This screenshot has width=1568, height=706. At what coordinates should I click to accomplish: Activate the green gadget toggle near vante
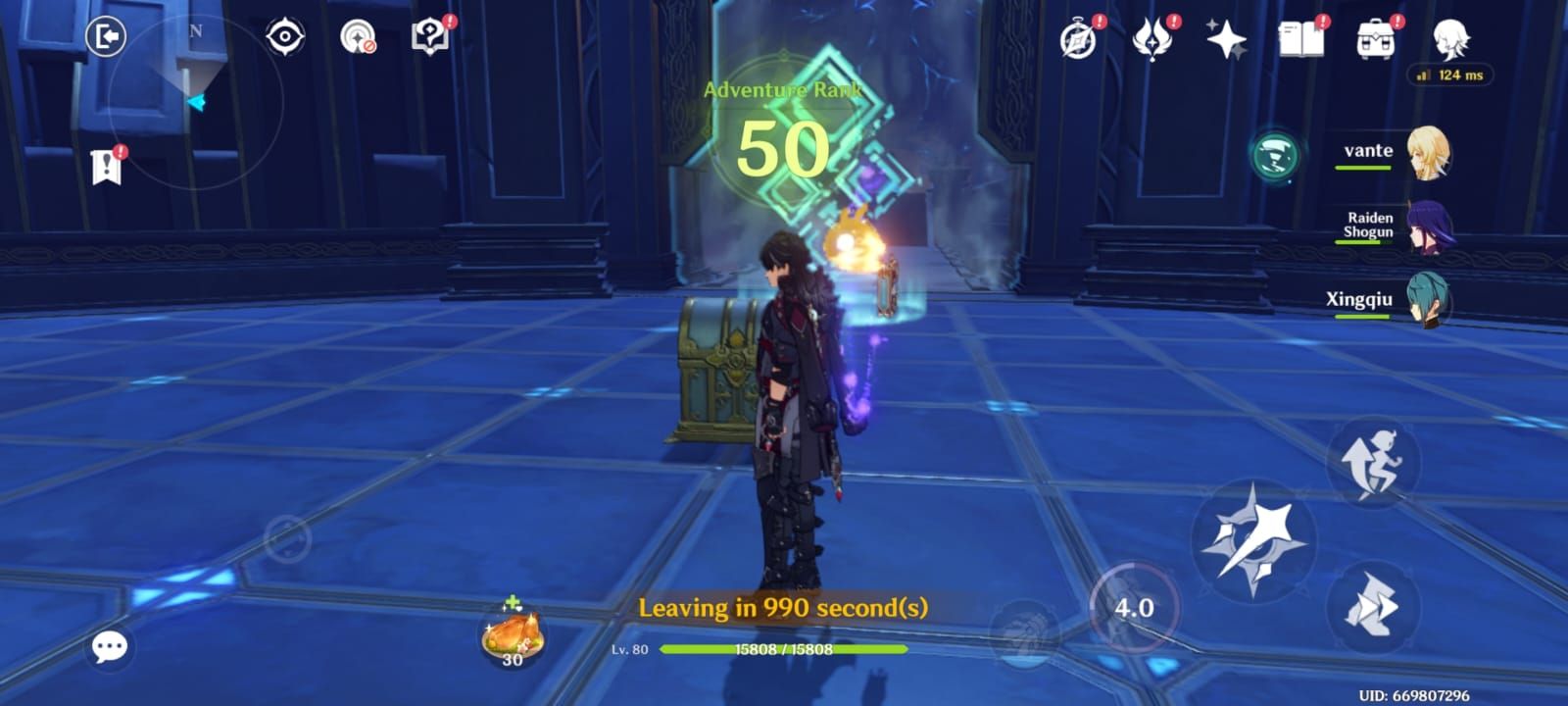click(x=1274, y=153)
